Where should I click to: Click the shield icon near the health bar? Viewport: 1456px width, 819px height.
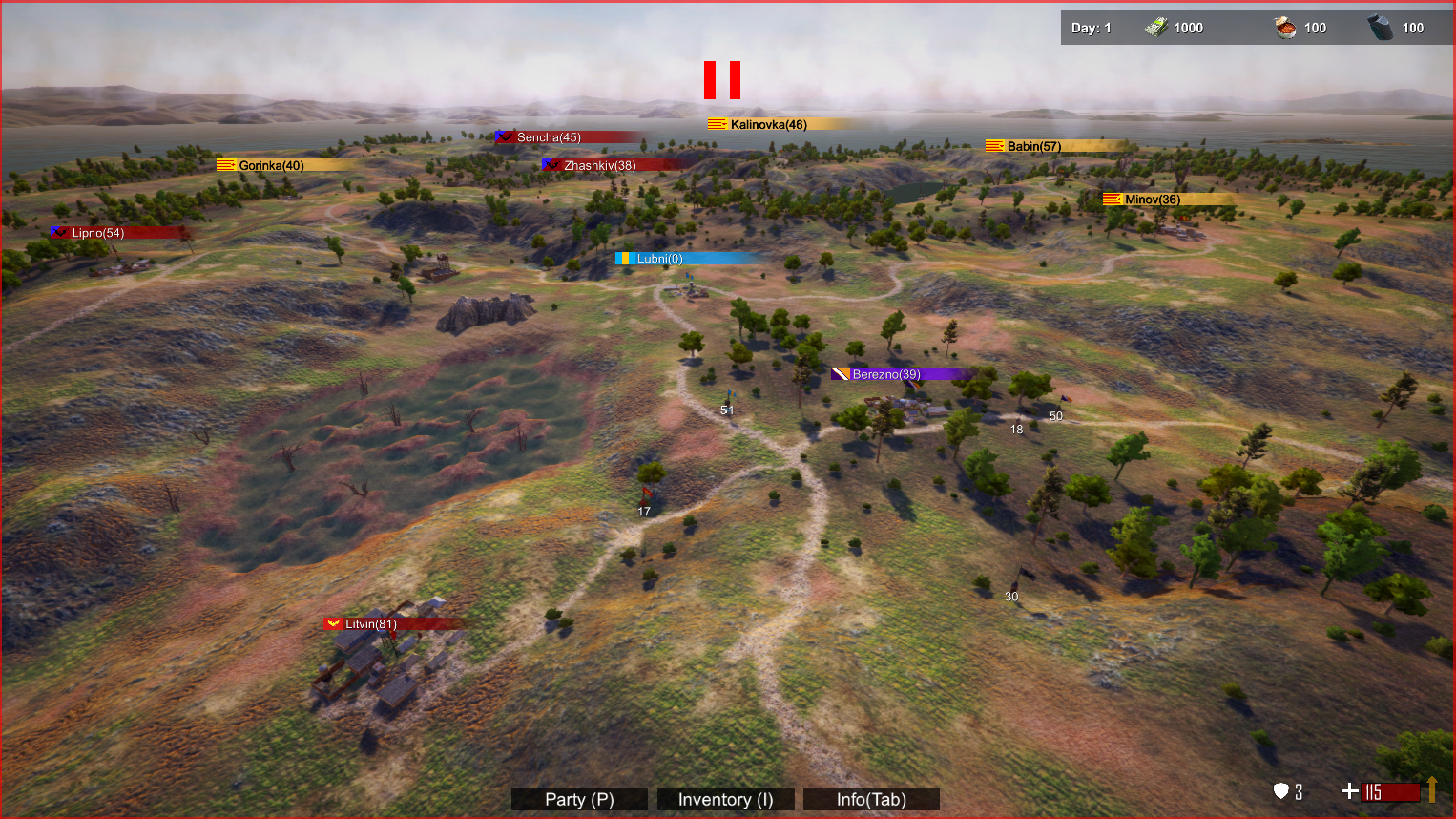click(x=1281, y=791)
